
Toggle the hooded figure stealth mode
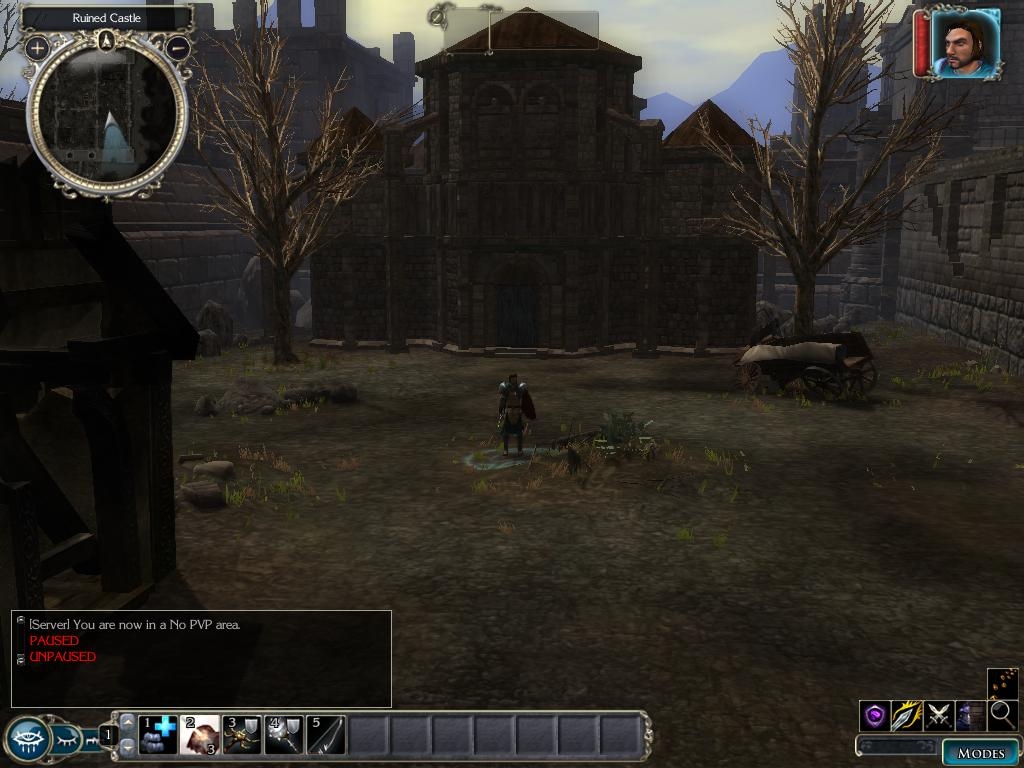point(969,715)
